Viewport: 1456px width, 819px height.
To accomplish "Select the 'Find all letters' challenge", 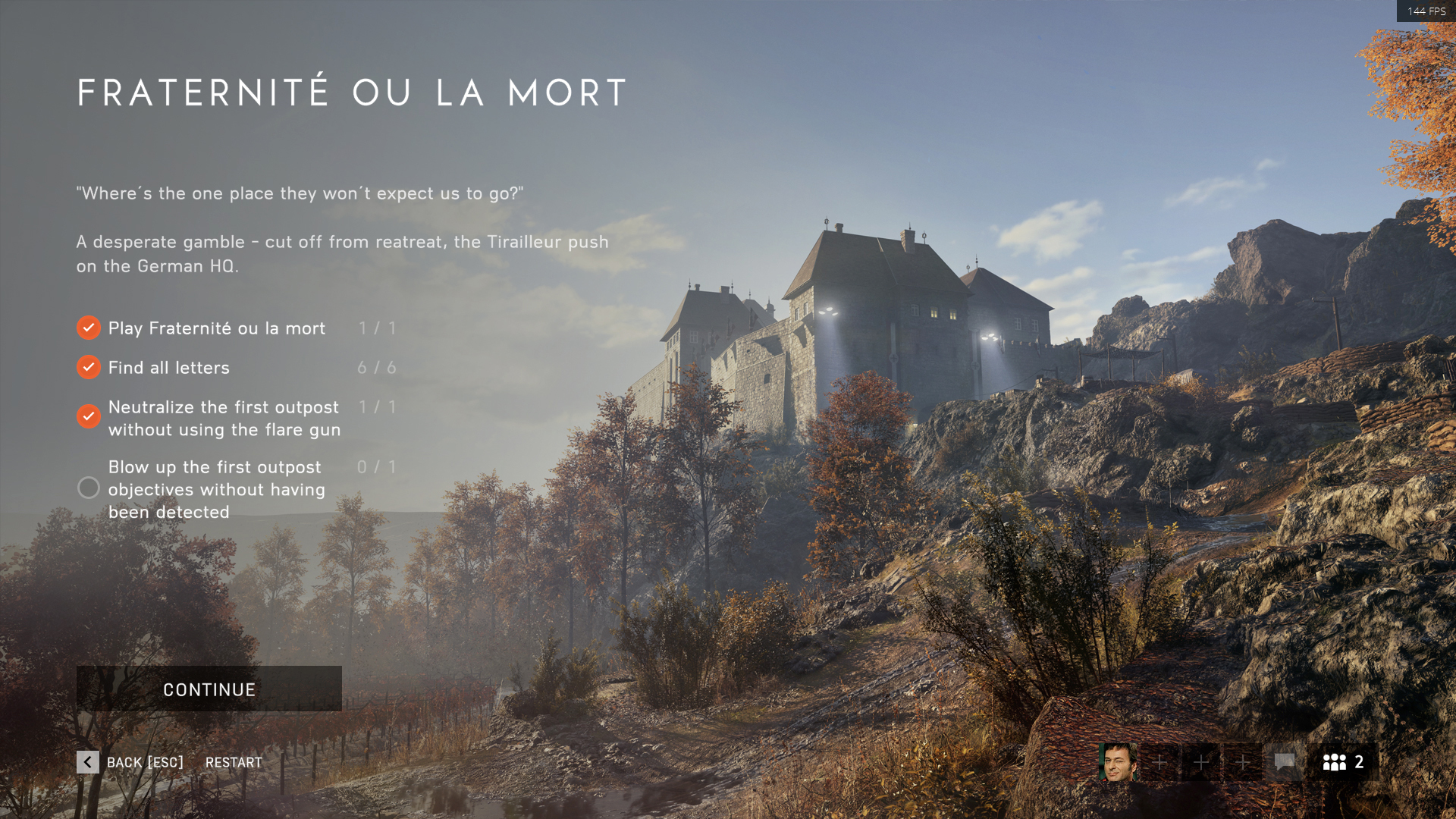I will pos(168,368).
